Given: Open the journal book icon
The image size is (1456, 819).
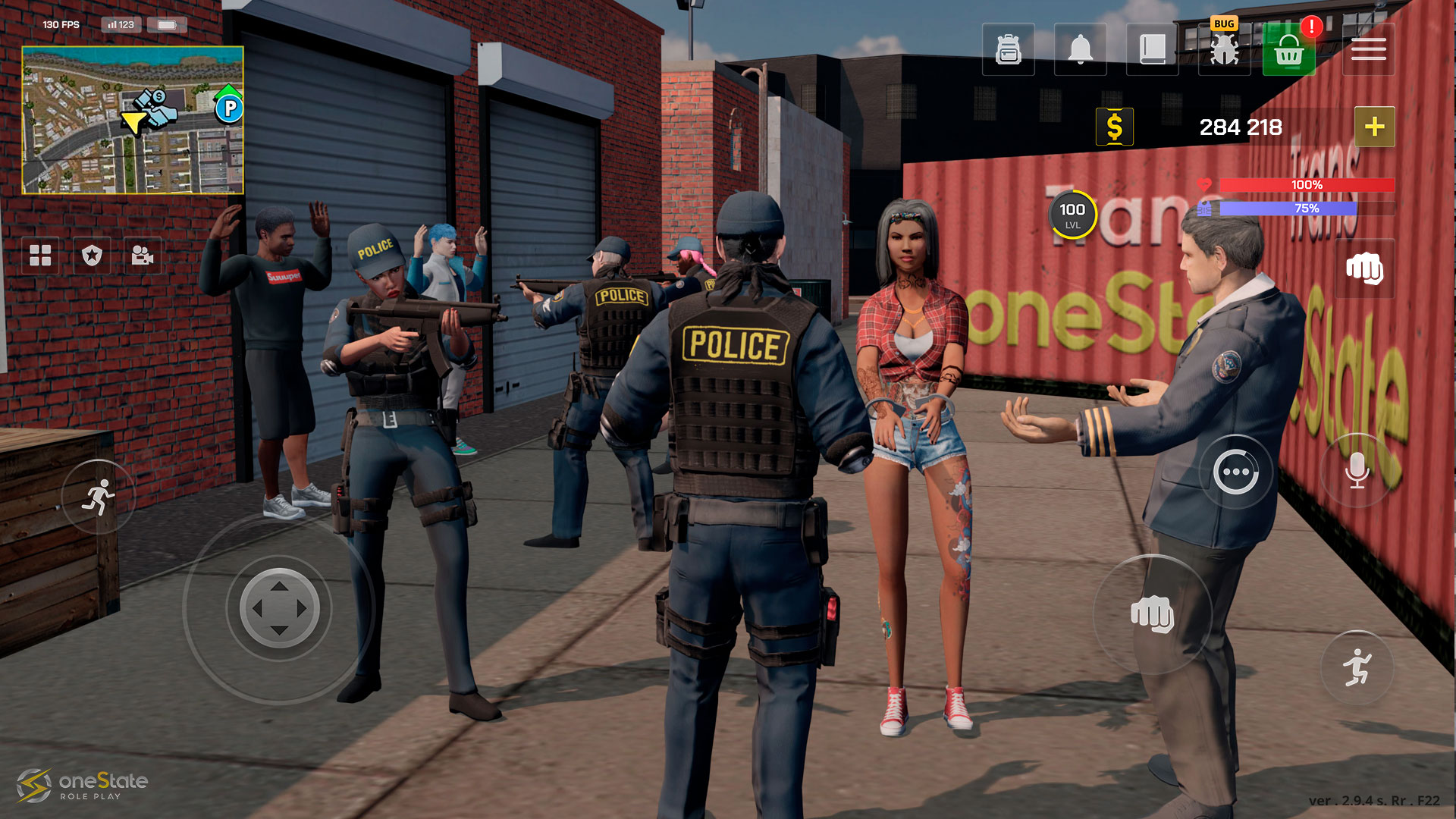Looking at the screenshot, I should pos(1152,50).
